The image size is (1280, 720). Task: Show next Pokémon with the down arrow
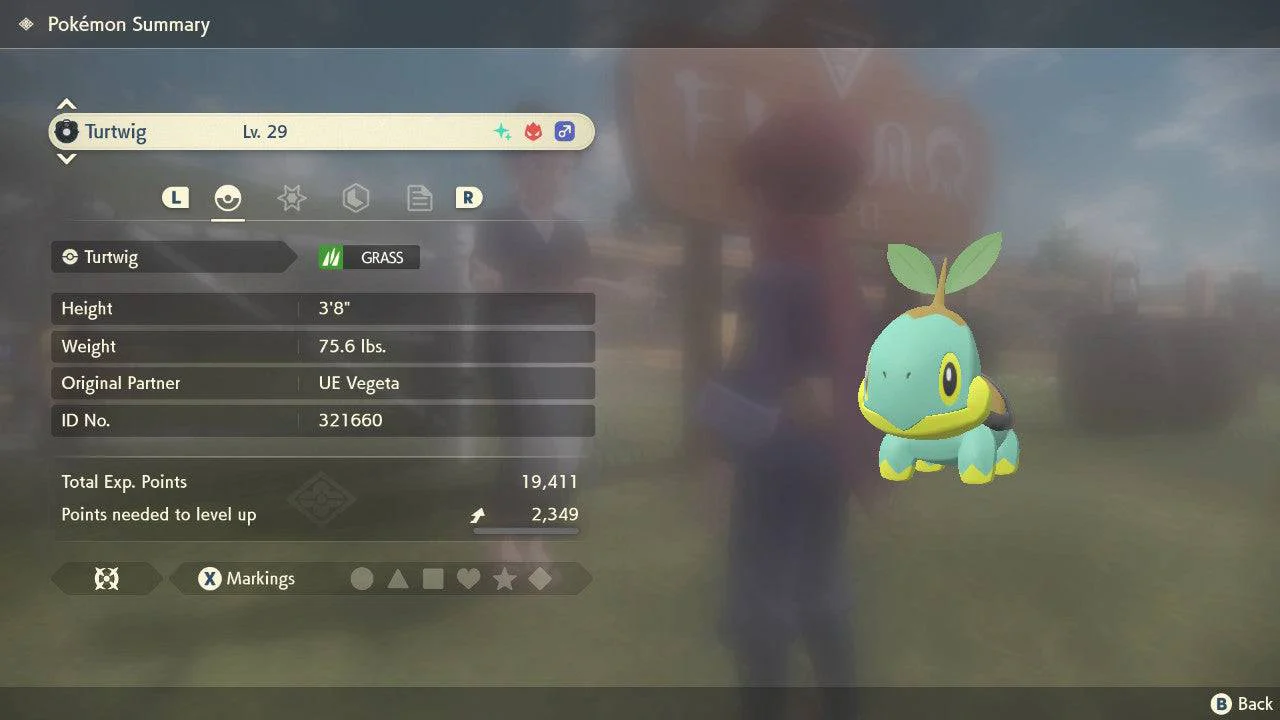(x=66, y=158)
